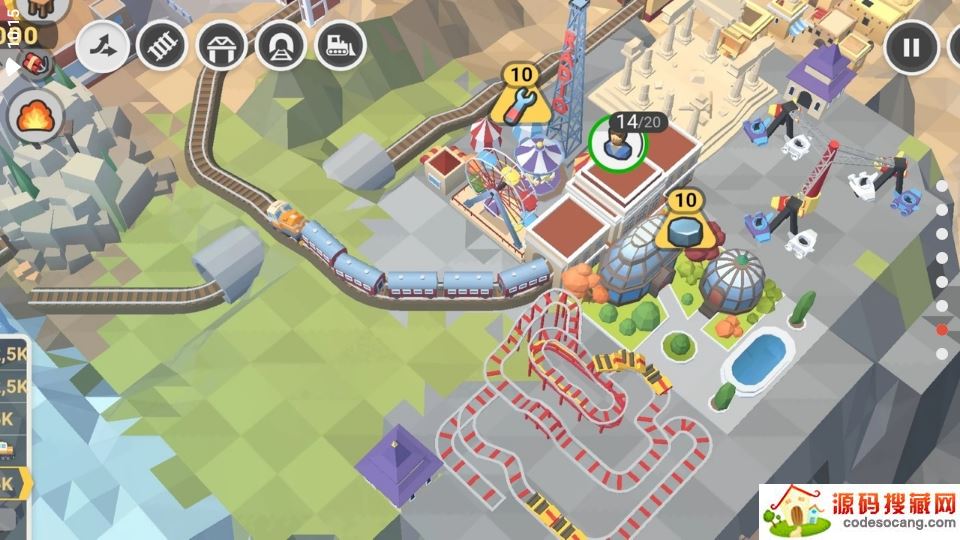960x540 pixels.
Task: Jump to the red page indicator dot
Action: 941,329
